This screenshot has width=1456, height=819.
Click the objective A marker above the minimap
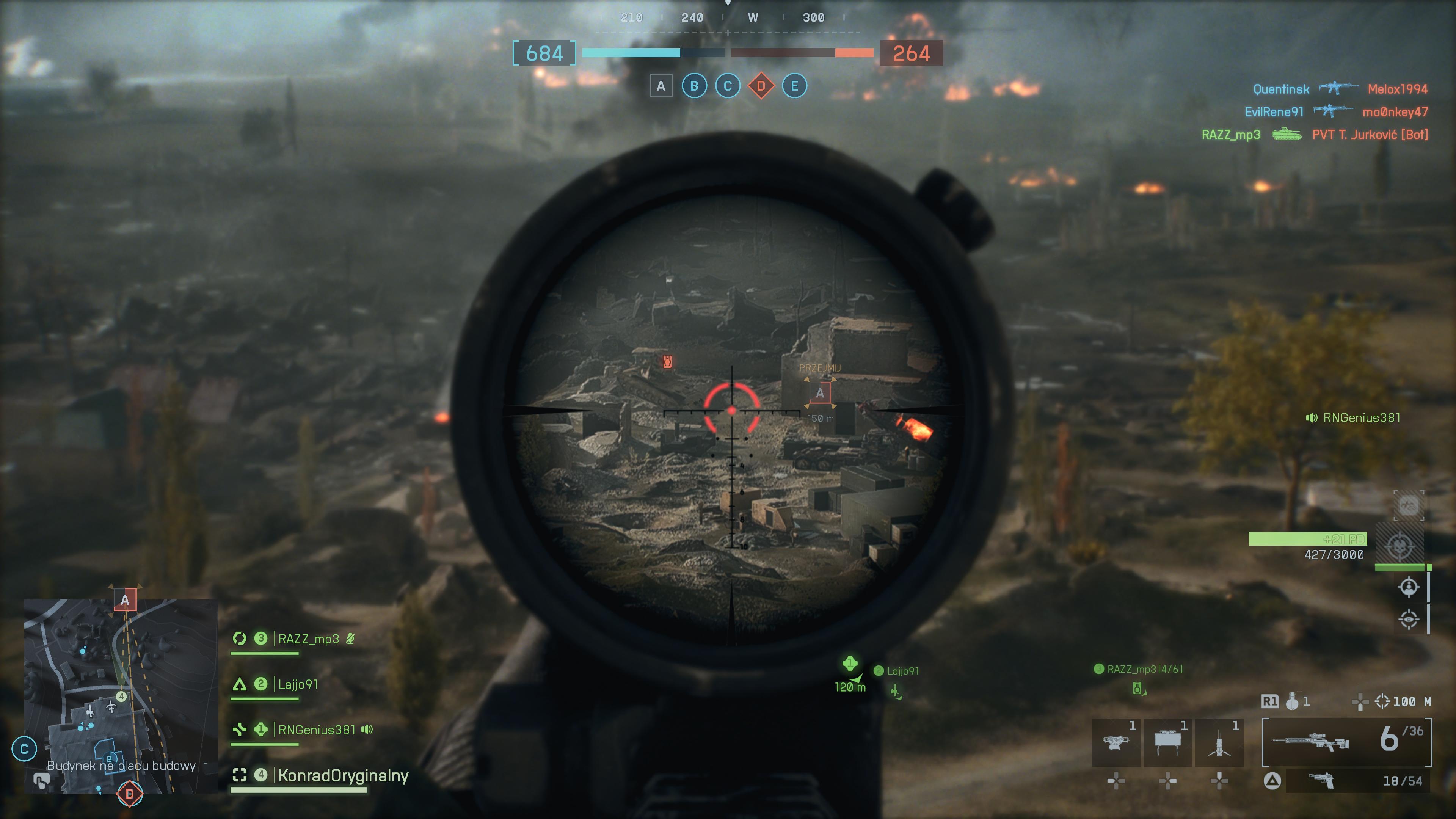tap(125, 600)
